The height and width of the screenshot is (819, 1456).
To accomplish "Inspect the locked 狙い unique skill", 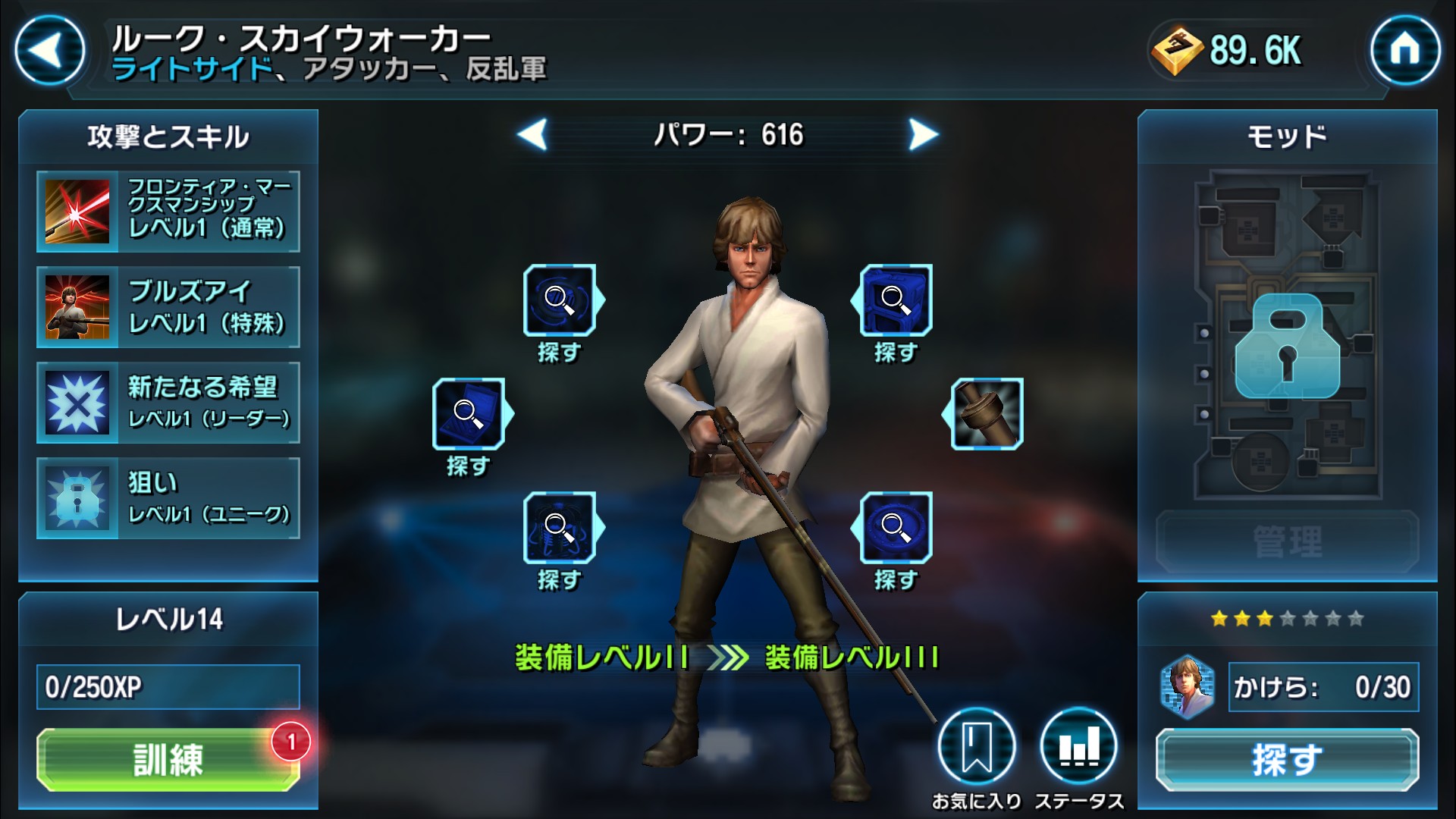I will (x=168, y=498).
